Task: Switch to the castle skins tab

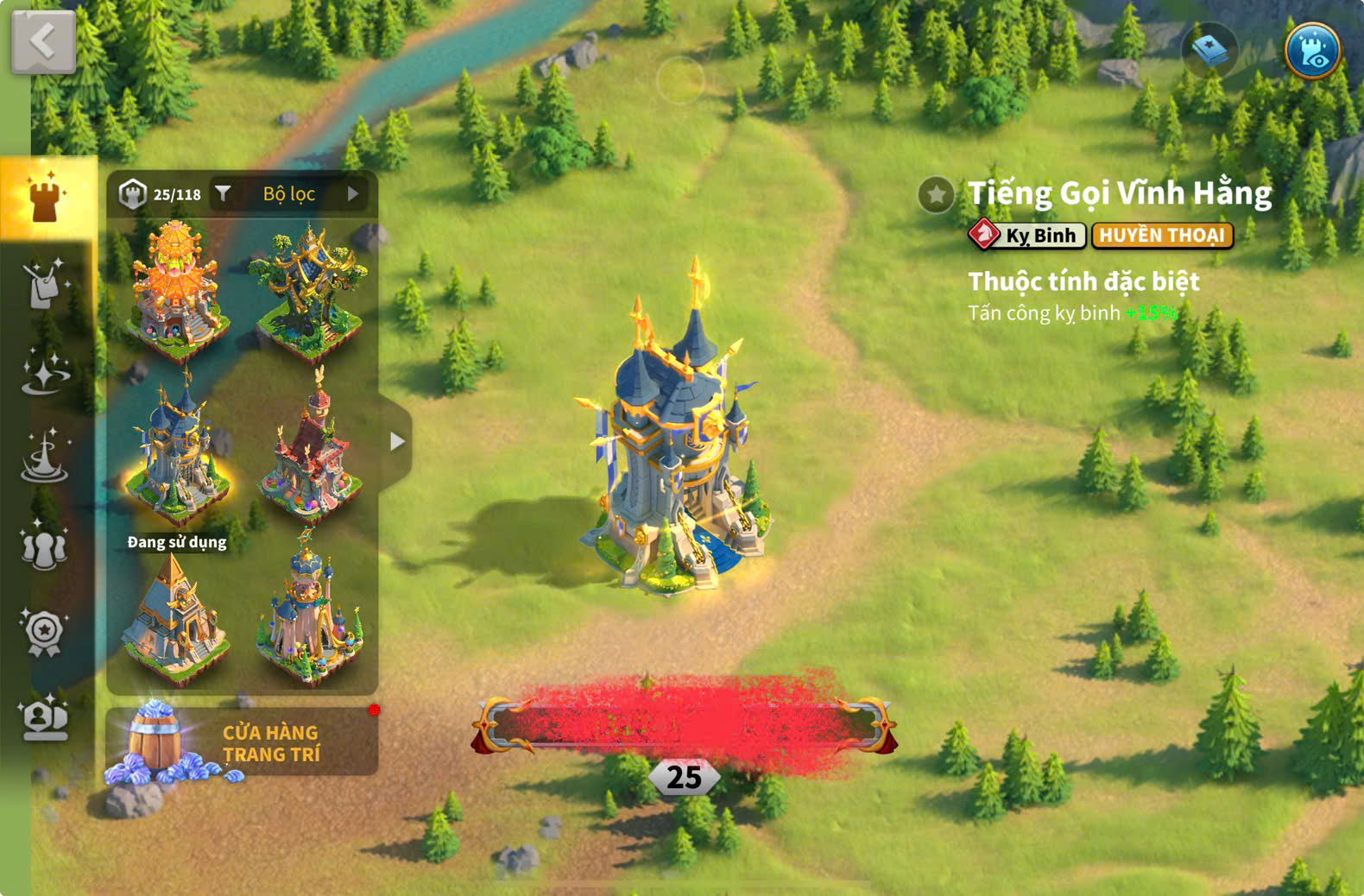Action: click(x=45, y=197)
